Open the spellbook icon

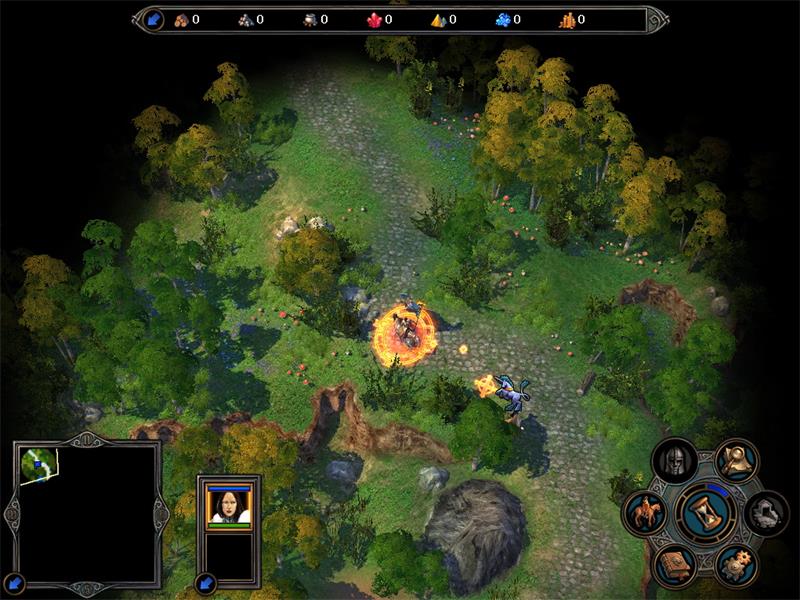pos(674,566)
